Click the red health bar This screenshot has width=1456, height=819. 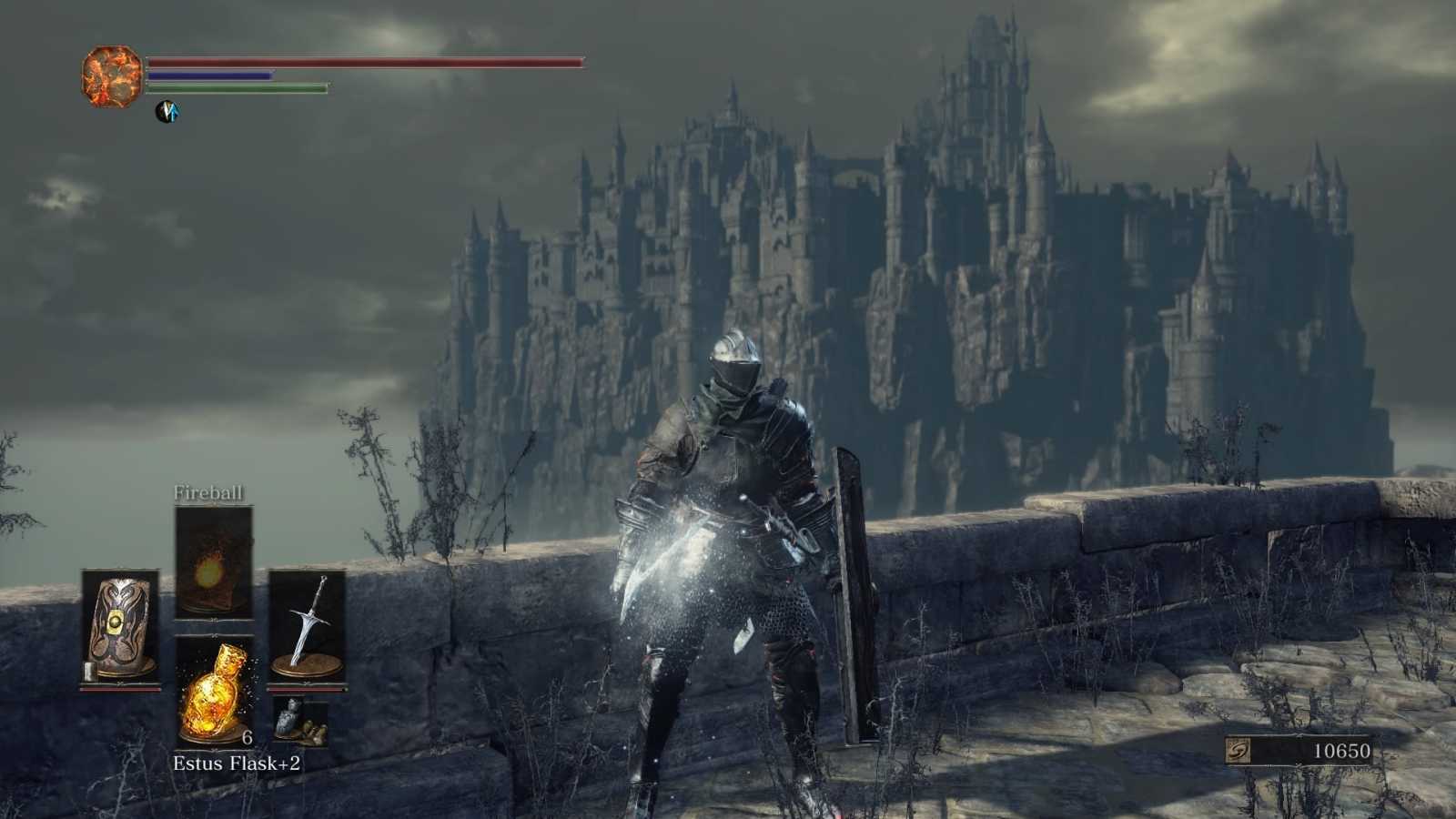tap(364, 60)
